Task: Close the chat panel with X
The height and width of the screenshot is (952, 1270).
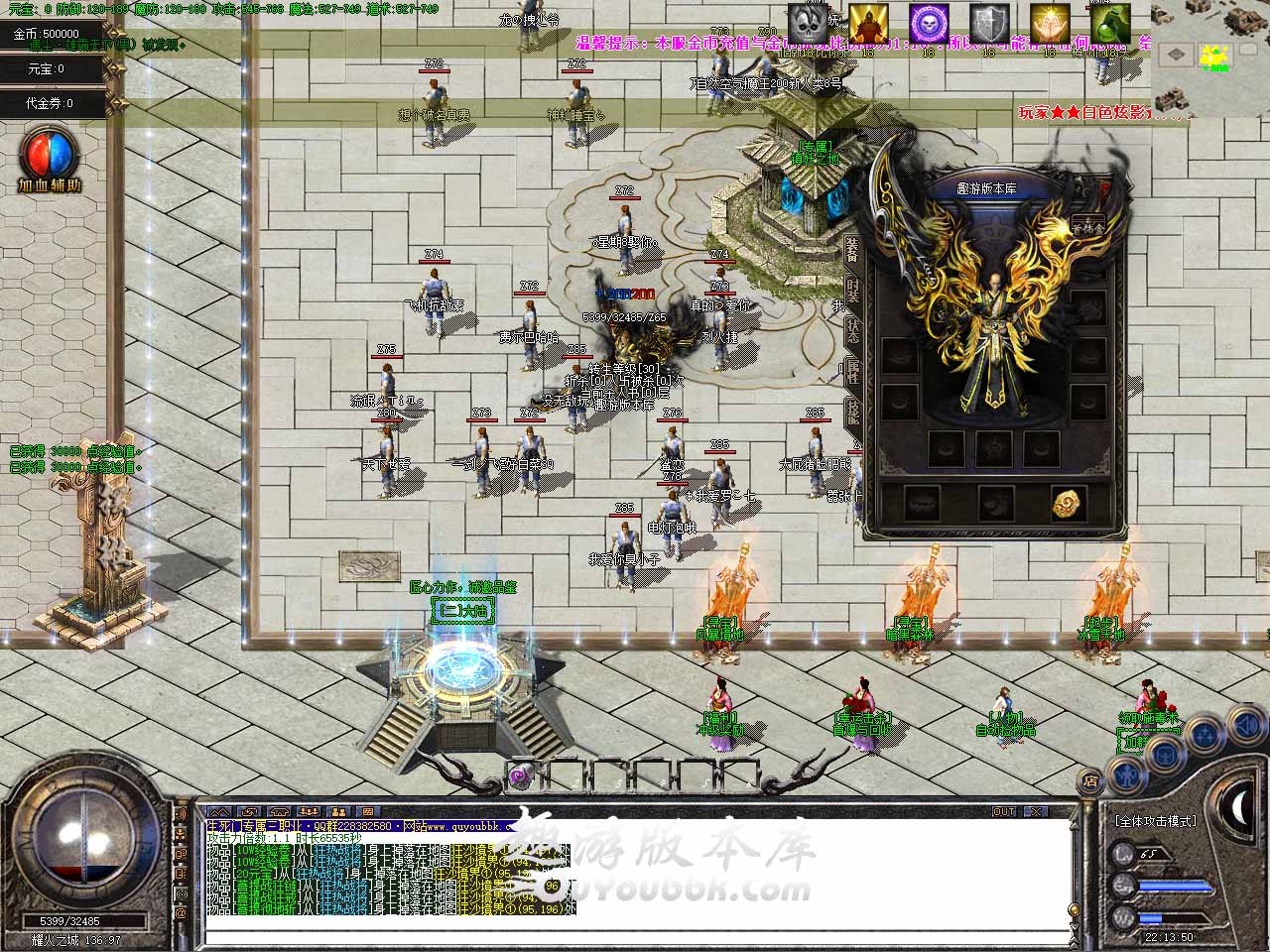Action: pos(1036,811)
